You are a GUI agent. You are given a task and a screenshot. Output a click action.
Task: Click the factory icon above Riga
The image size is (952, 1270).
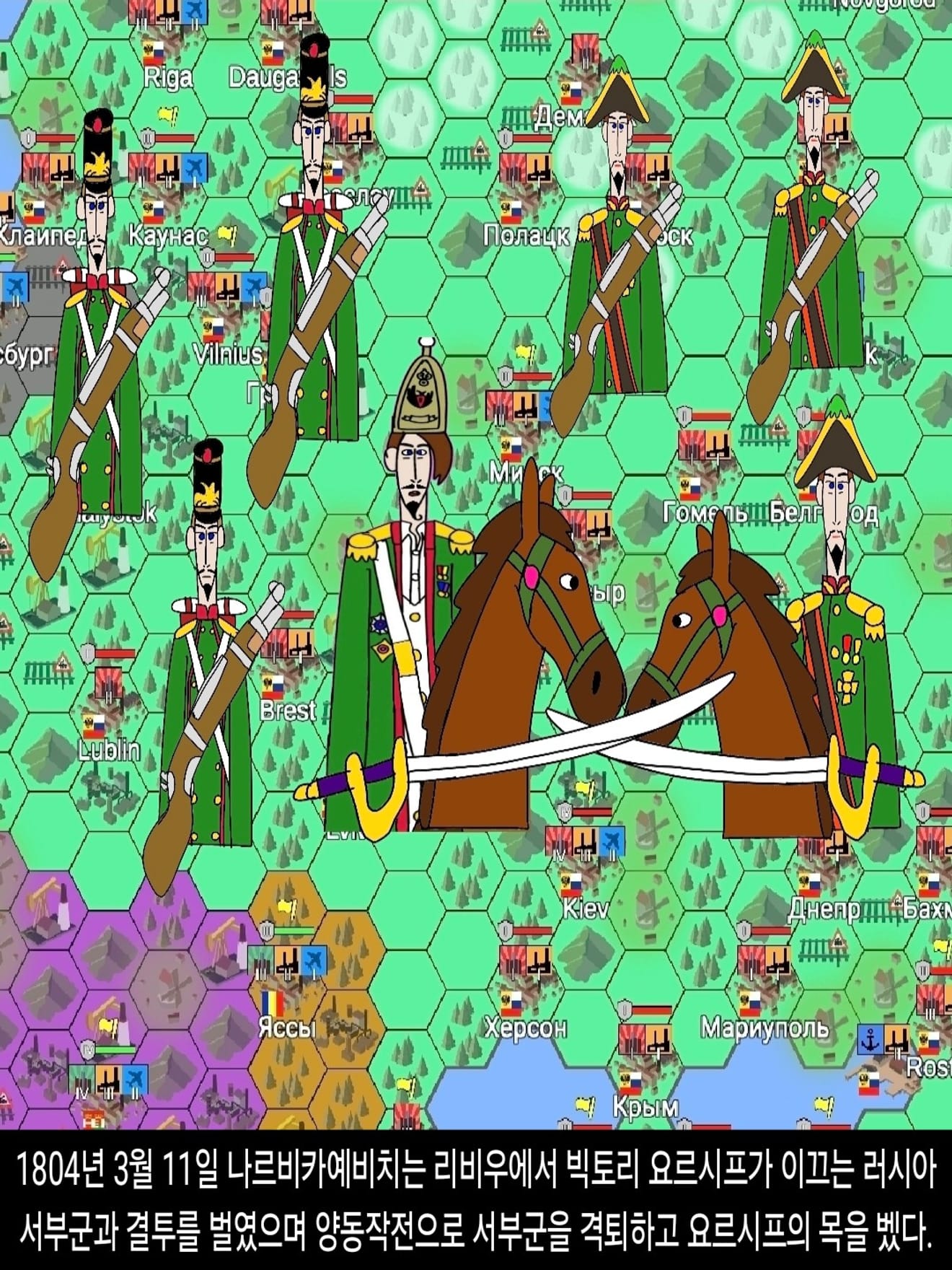168,12
